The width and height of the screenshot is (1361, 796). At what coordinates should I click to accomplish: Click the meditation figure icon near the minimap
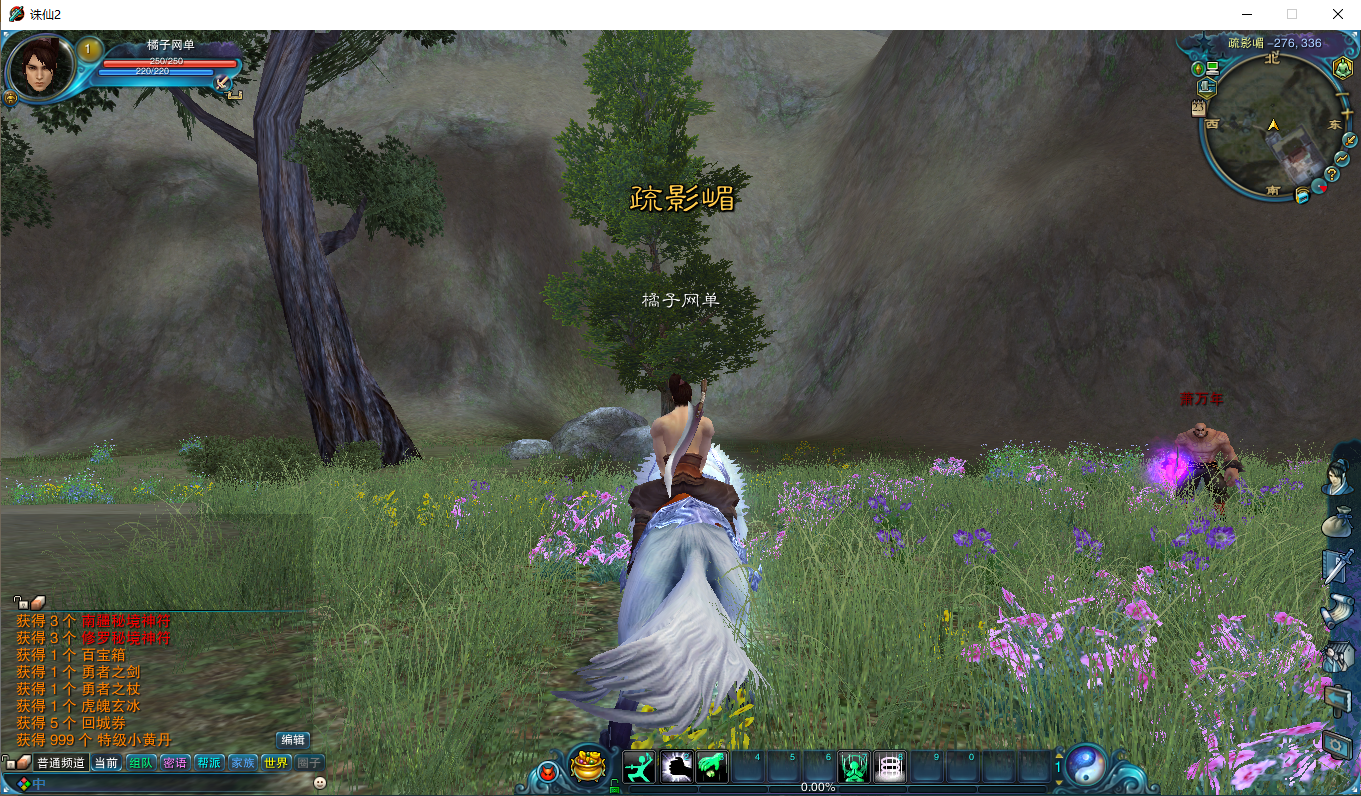(1343, 68)
